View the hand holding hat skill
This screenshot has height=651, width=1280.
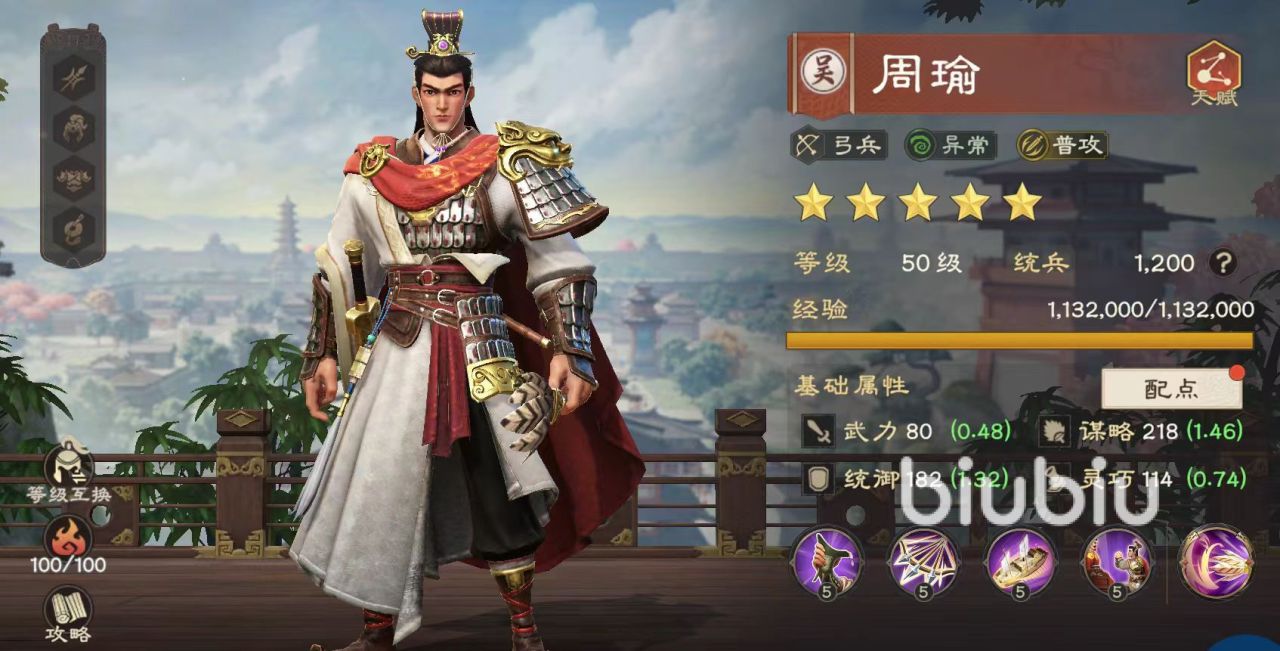point(826,559)
